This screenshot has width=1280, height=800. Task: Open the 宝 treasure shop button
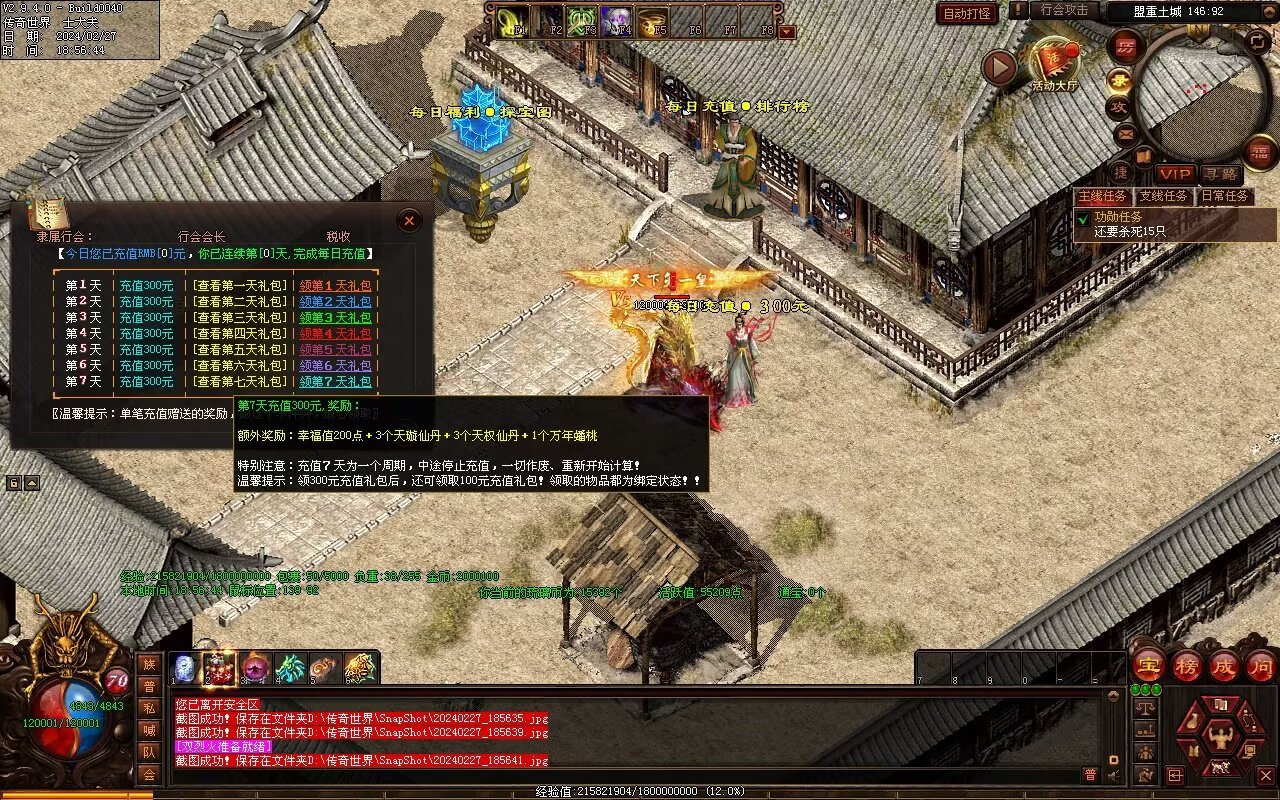[x=1148, y=665]
